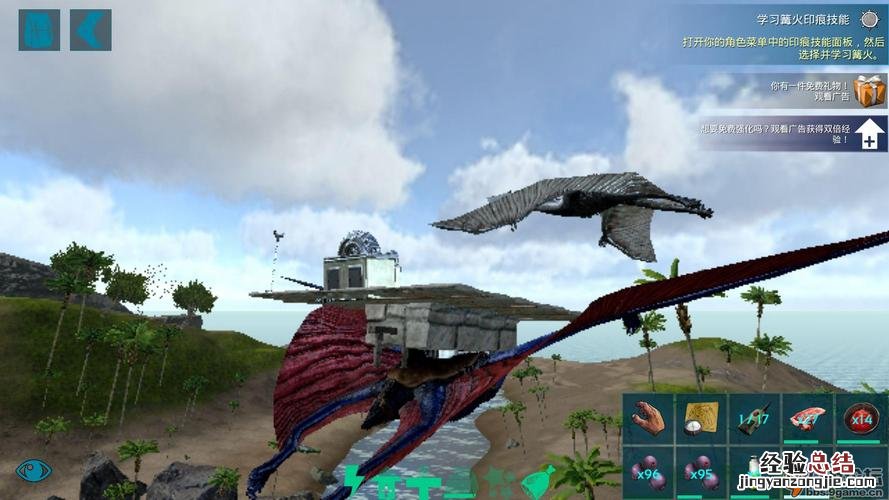Image resolution: width=889 pixels, height=500 pixels.
Task: Open the campfire engram quest tracker
Action: (x=778, y=33)
